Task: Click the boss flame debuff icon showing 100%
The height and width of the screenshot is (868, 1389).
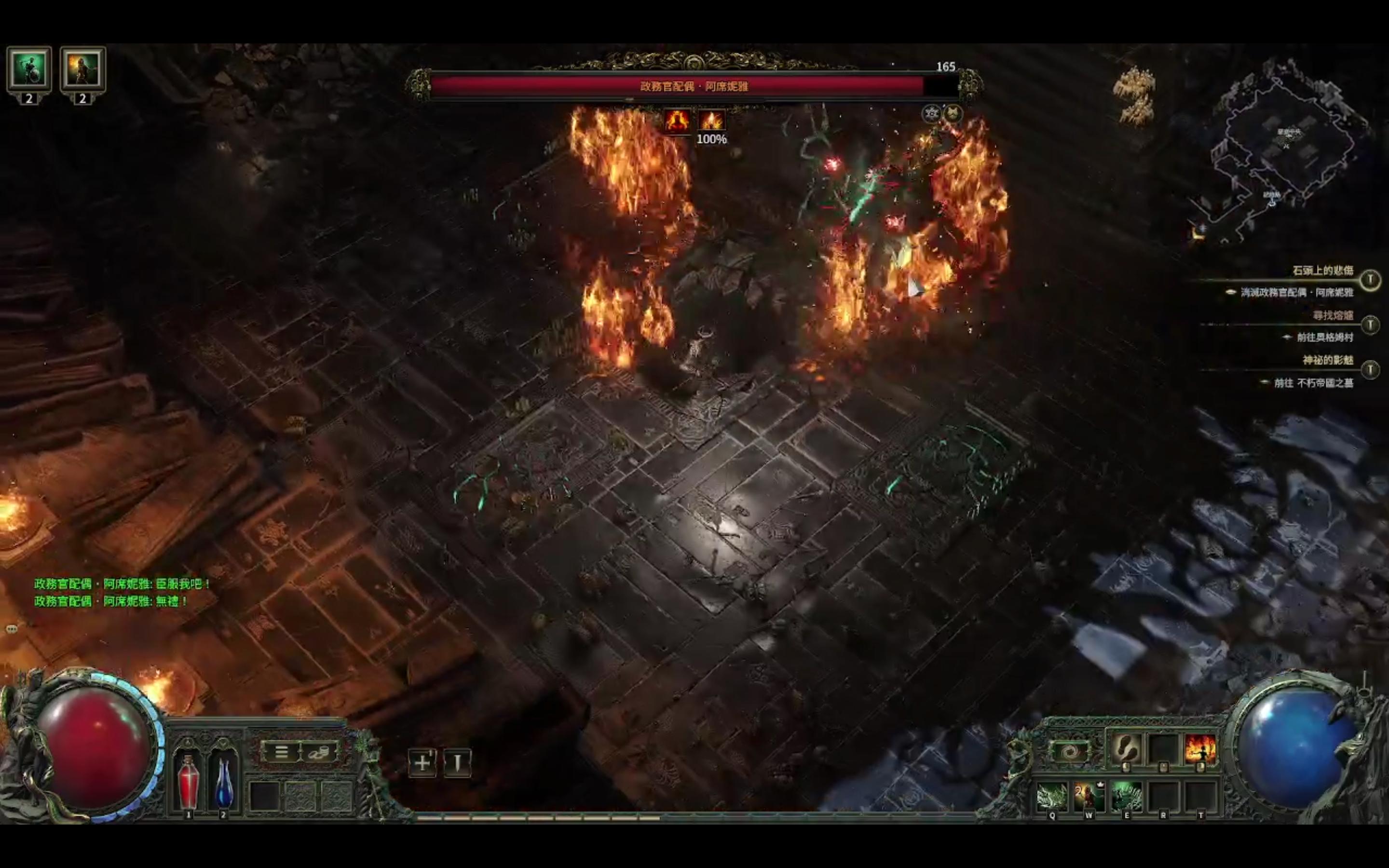Action: point(712,121)
